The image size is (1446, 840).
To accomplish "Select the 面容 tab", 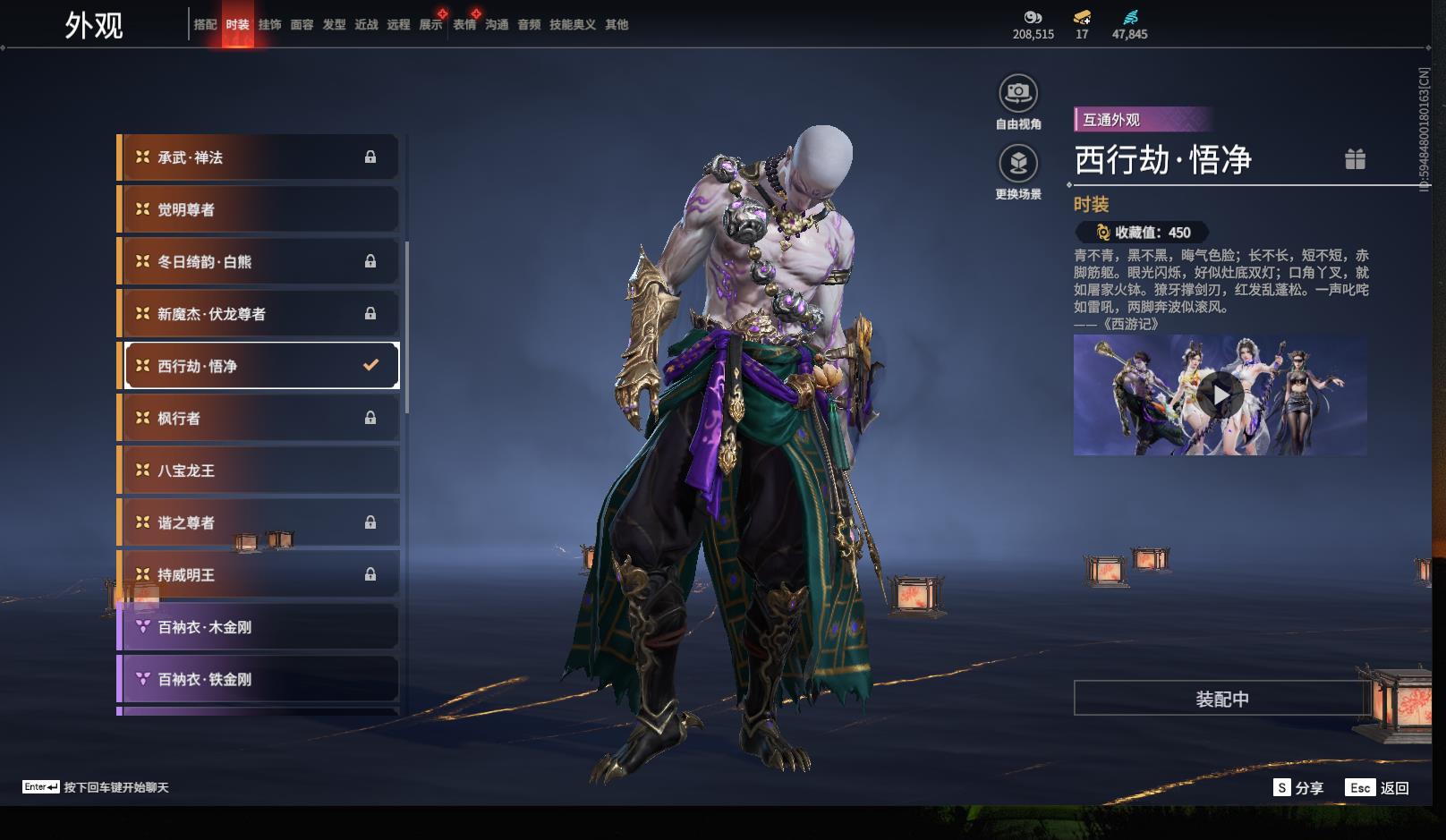I will click(302, 25).
